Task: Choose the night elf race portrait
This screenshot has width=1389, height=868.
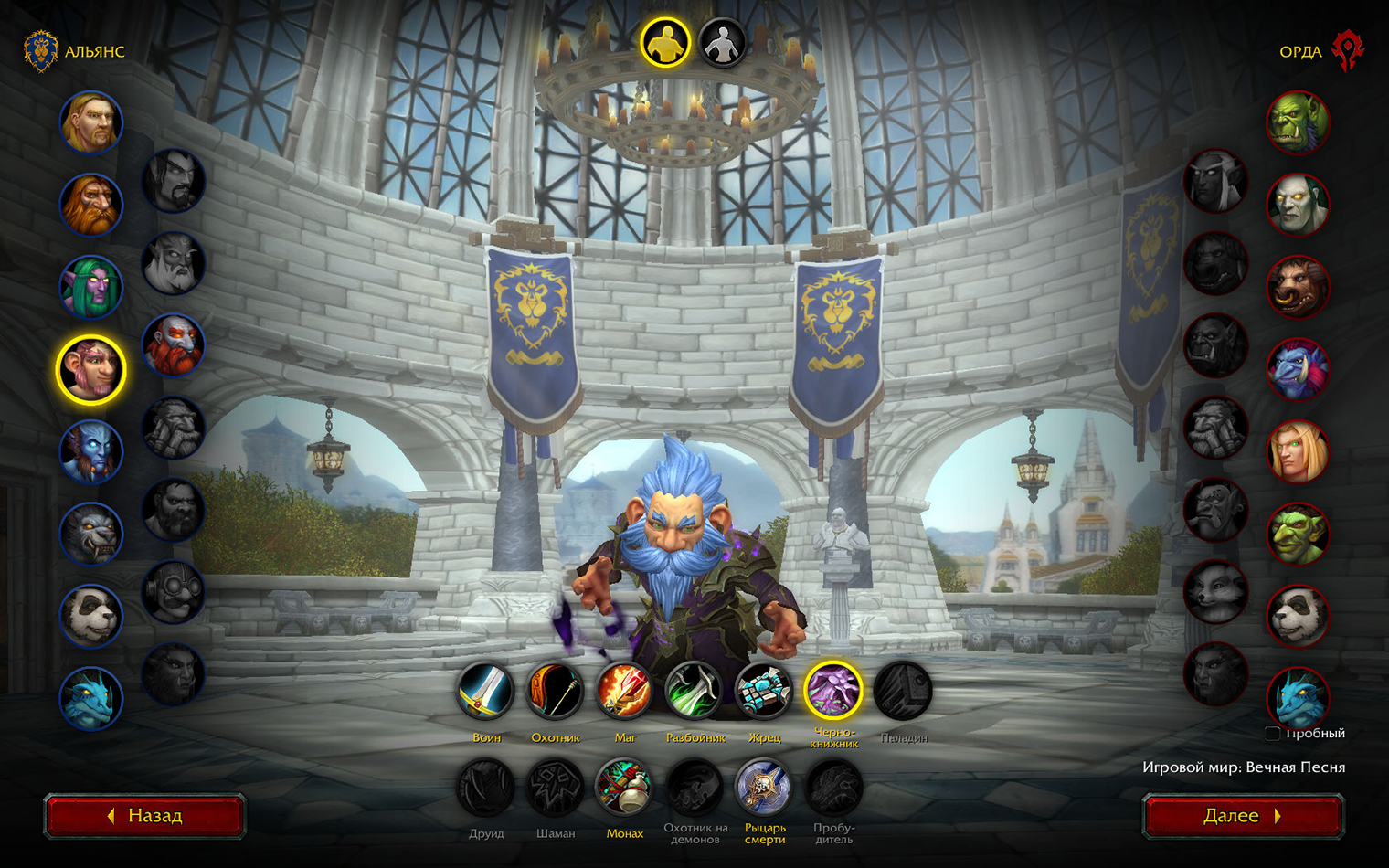Action: 90,287
